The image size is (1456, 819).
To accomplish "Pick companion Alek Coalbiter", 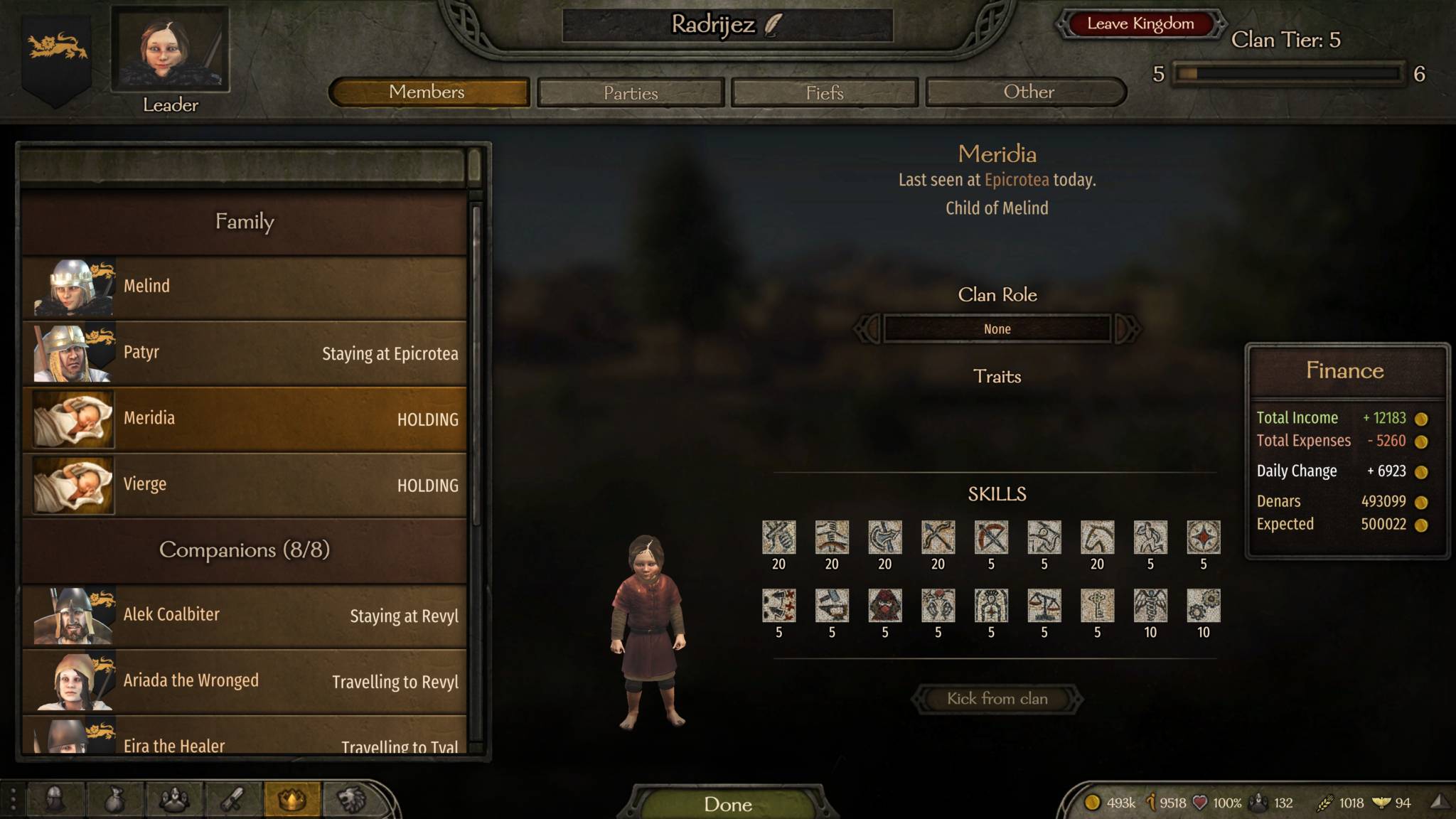I will click(x=245, y=616).
